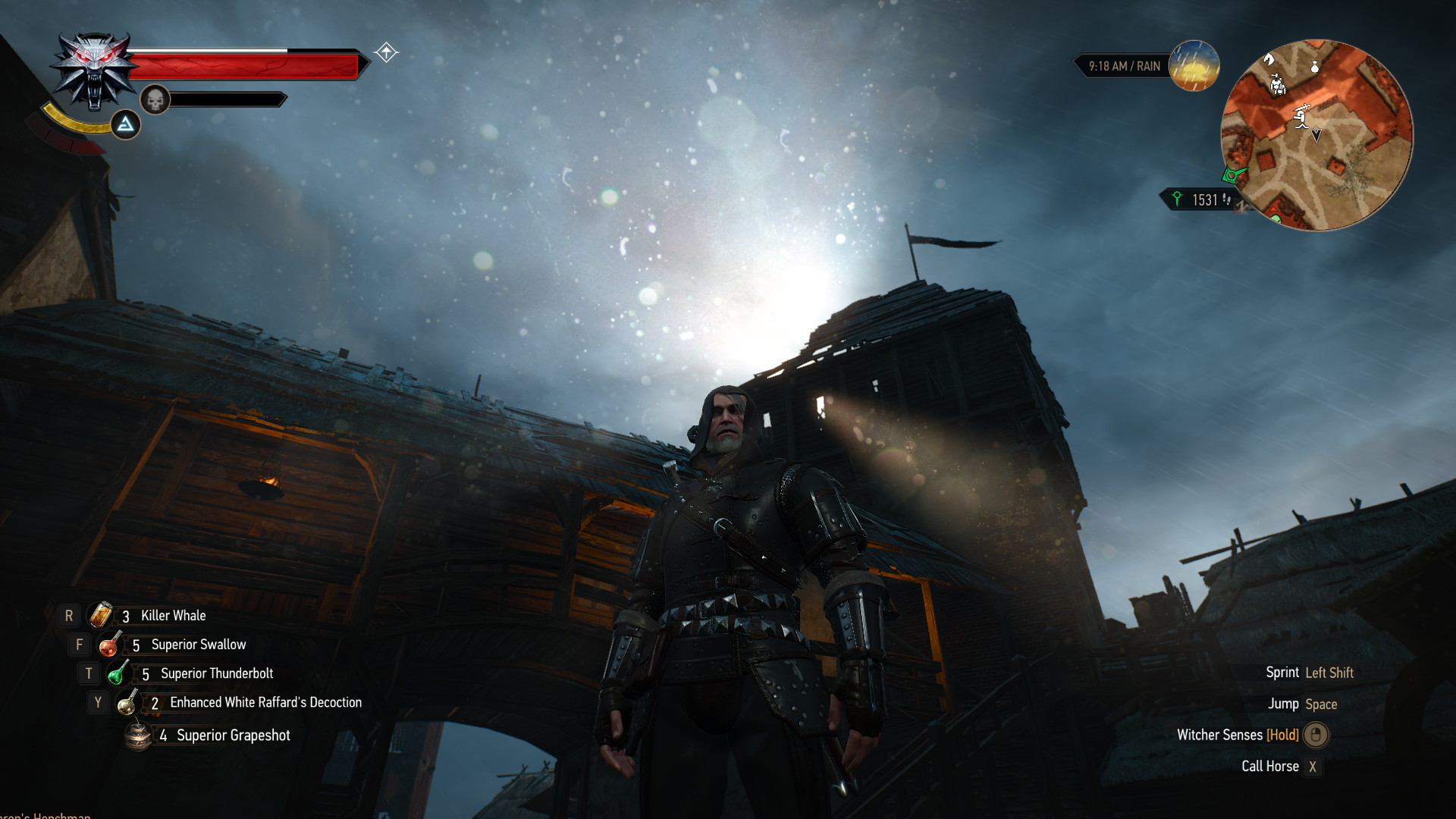Click the shopkeeper sack icon on the minimap
The height and width of the screenshot is (819, 1456).
pyautogui.click(x=1314, y=66)
